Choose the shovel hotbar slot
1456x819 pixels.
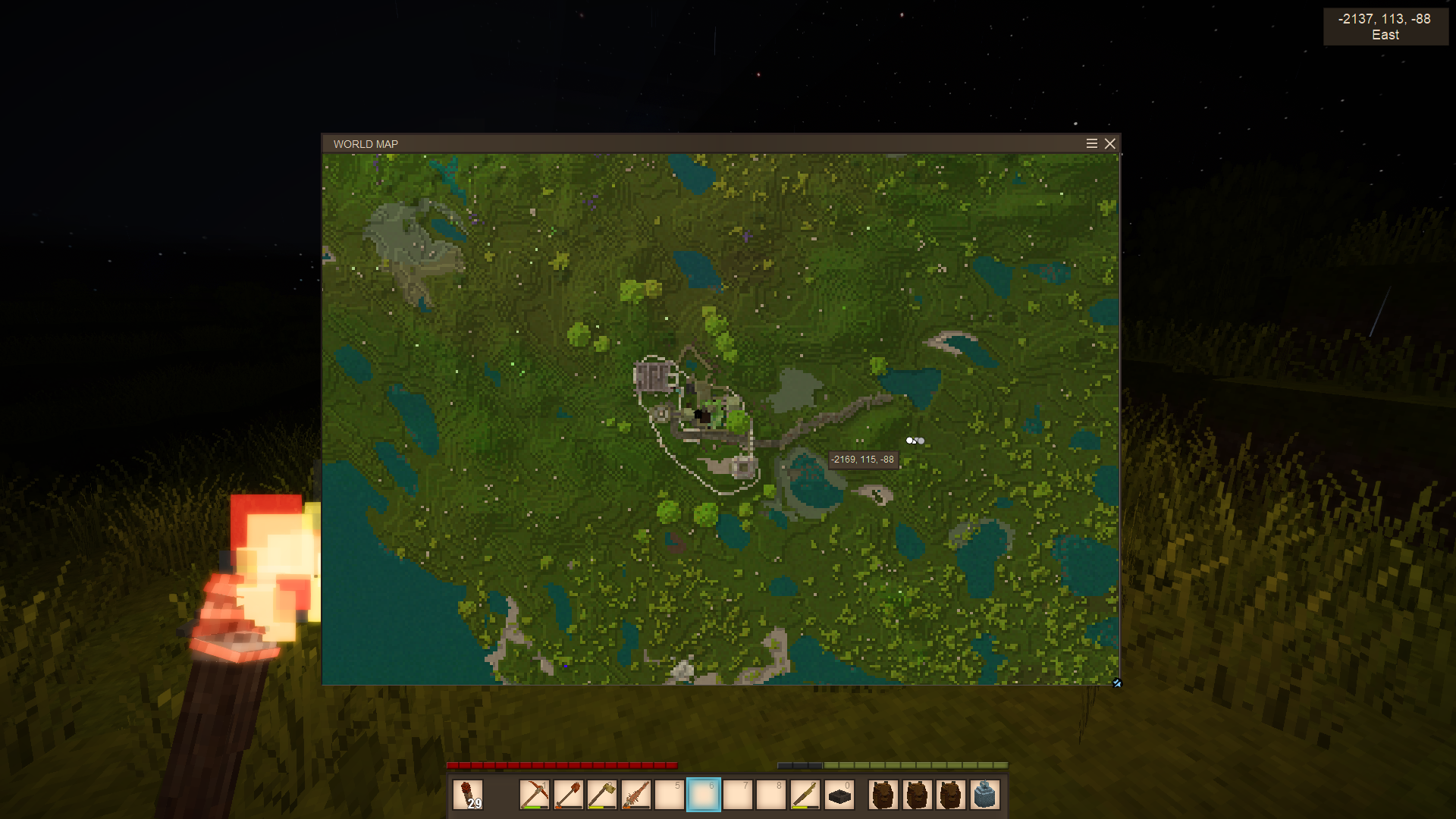point(569,795)
